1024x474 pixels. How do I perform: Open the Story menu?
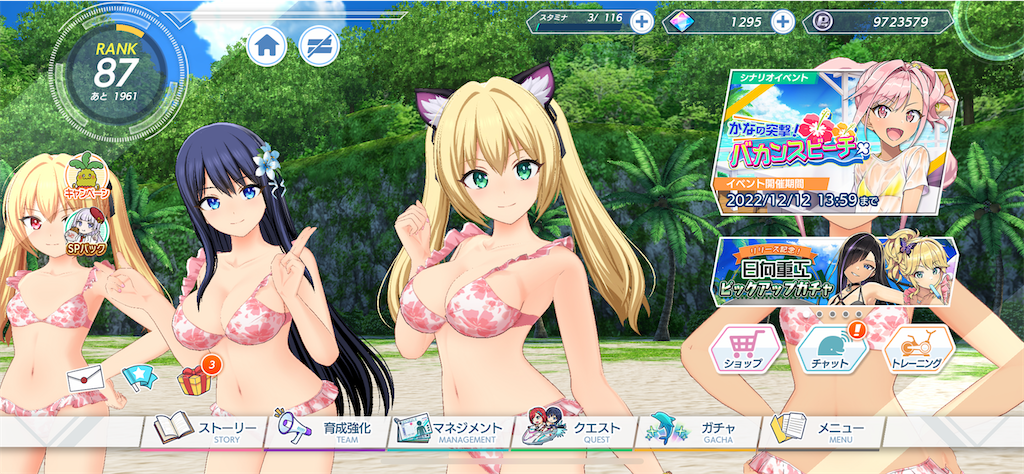pos(204,430)
